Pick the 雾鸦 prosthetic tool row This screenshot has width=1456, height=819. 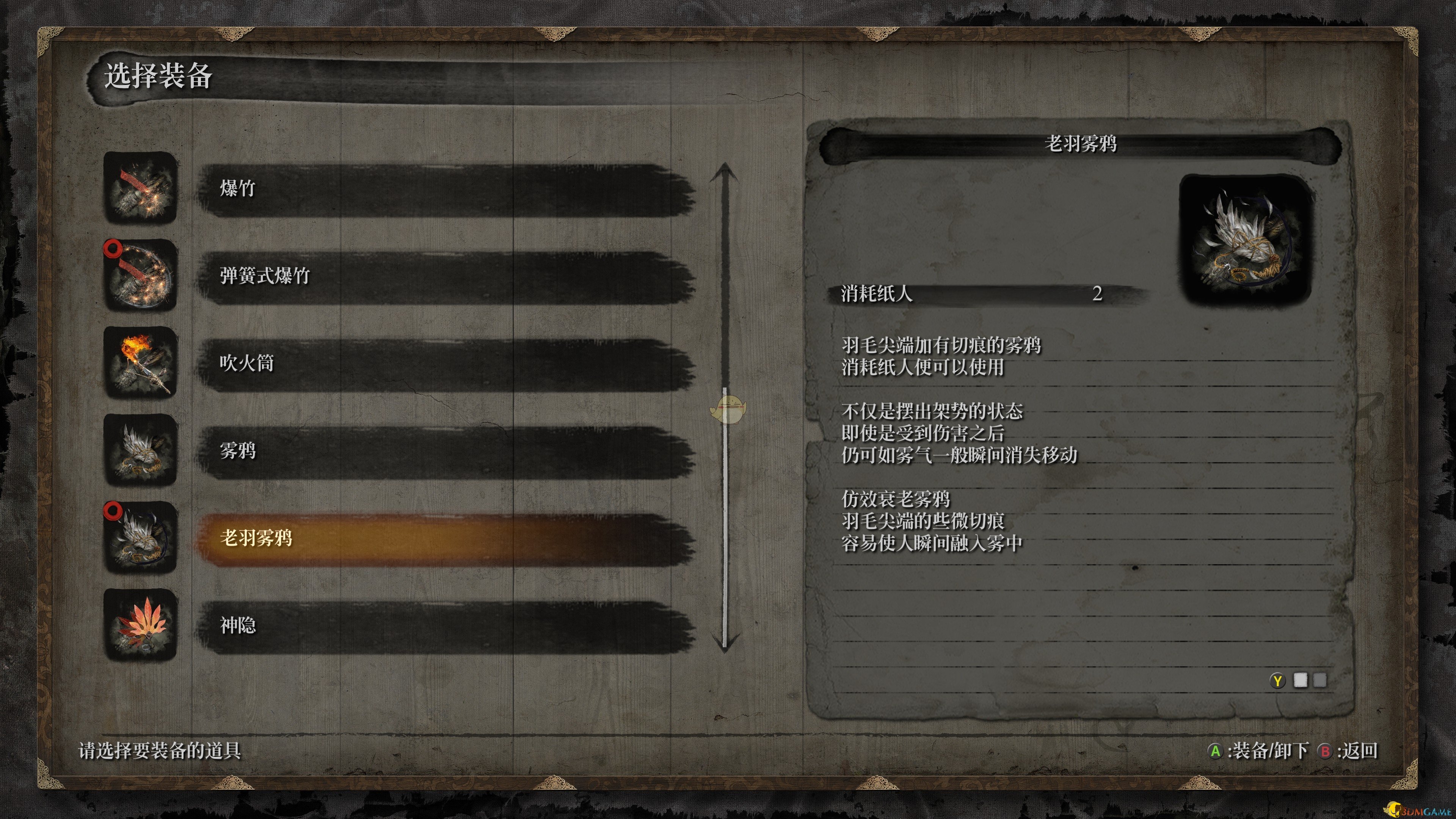446,452
